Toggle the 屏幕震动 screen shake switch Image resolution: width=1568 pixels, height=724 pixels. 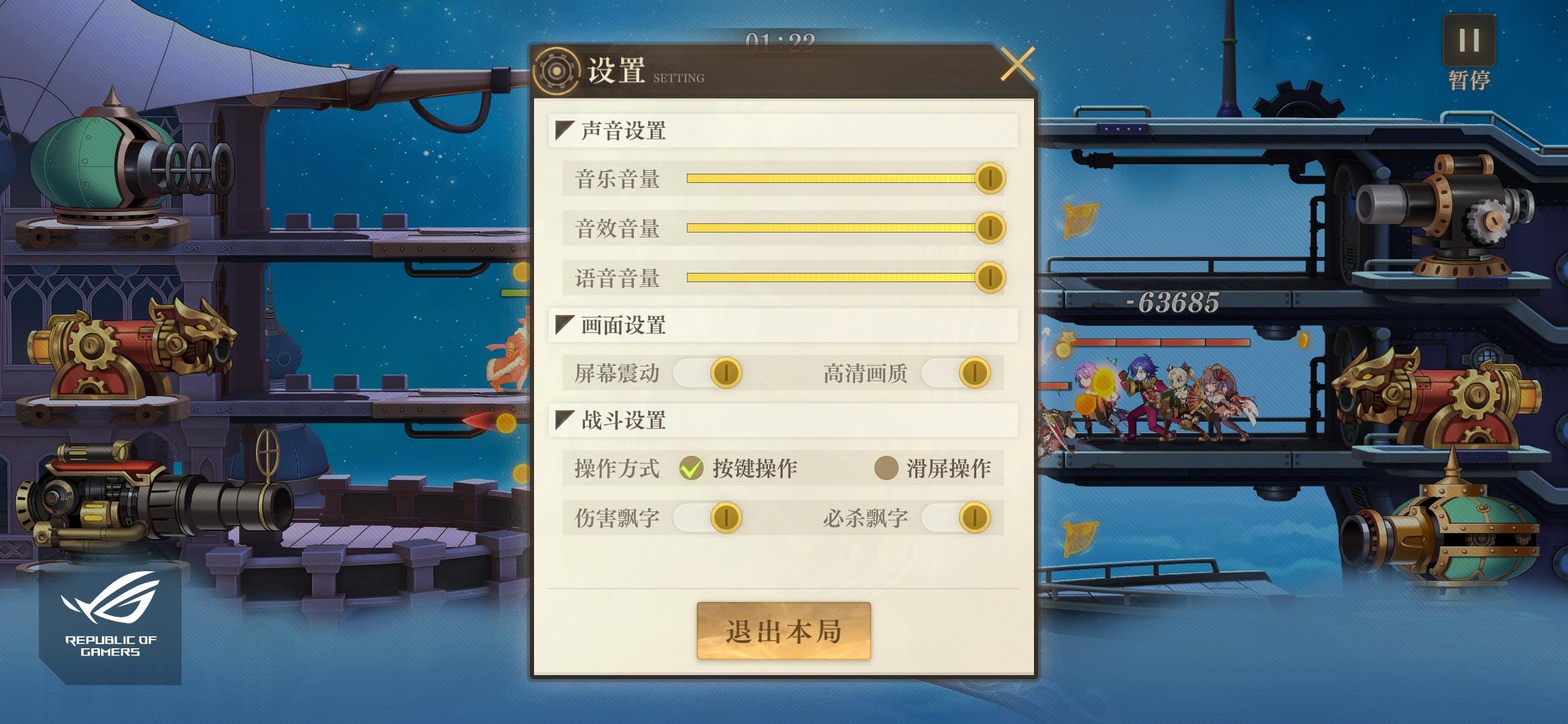724,373
